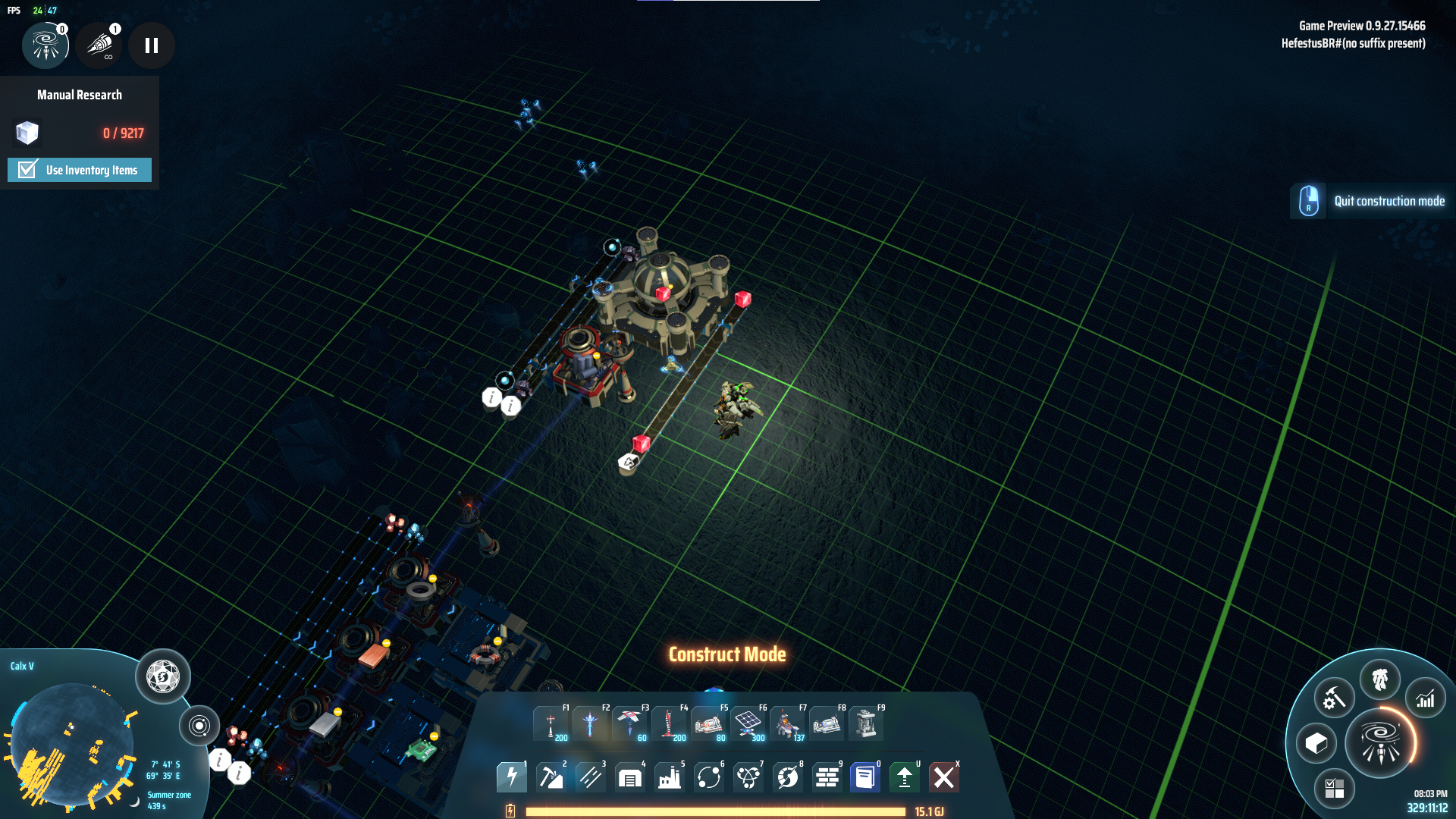Pick the Tesla tower build slot

click(x=551, y=724)
